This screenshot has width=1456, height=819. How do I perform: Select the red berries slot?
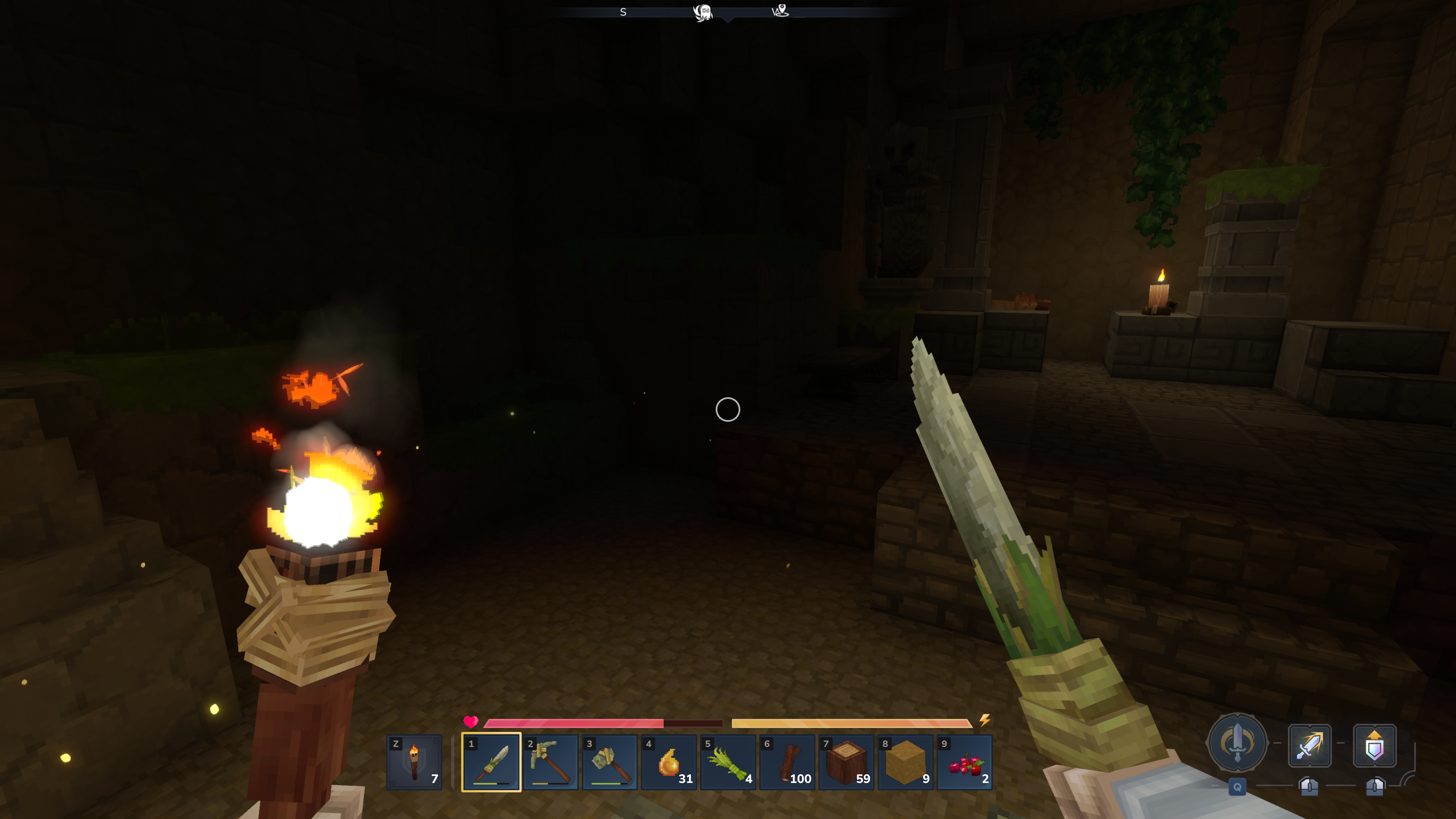965,762
